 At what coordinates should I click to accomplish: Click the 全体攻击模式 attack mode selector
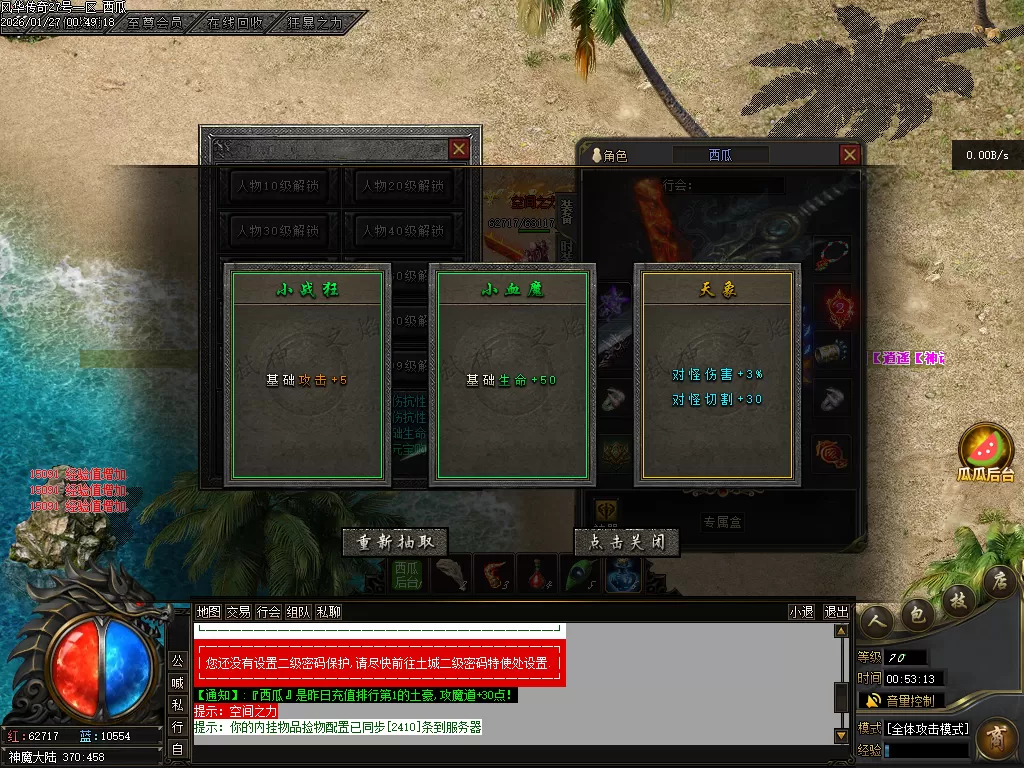927,728
